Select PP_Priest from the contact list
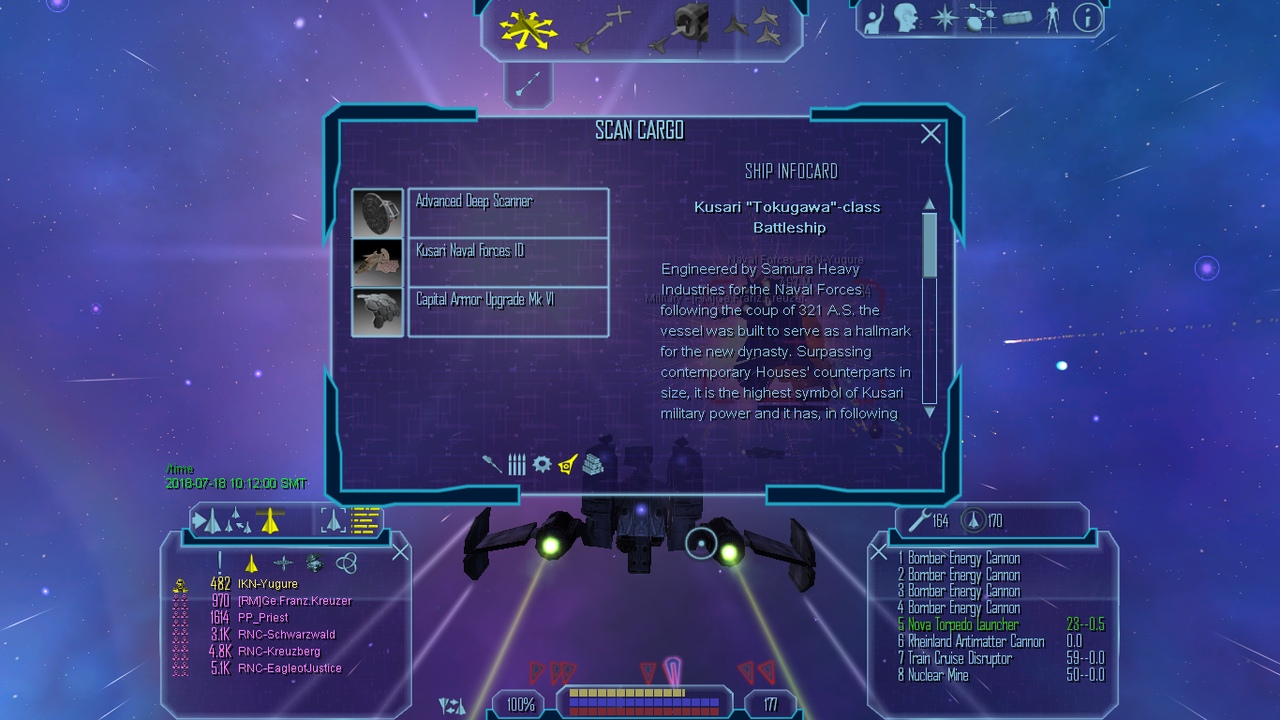This screenshot has width=1280, height=720. coord(263,618)
